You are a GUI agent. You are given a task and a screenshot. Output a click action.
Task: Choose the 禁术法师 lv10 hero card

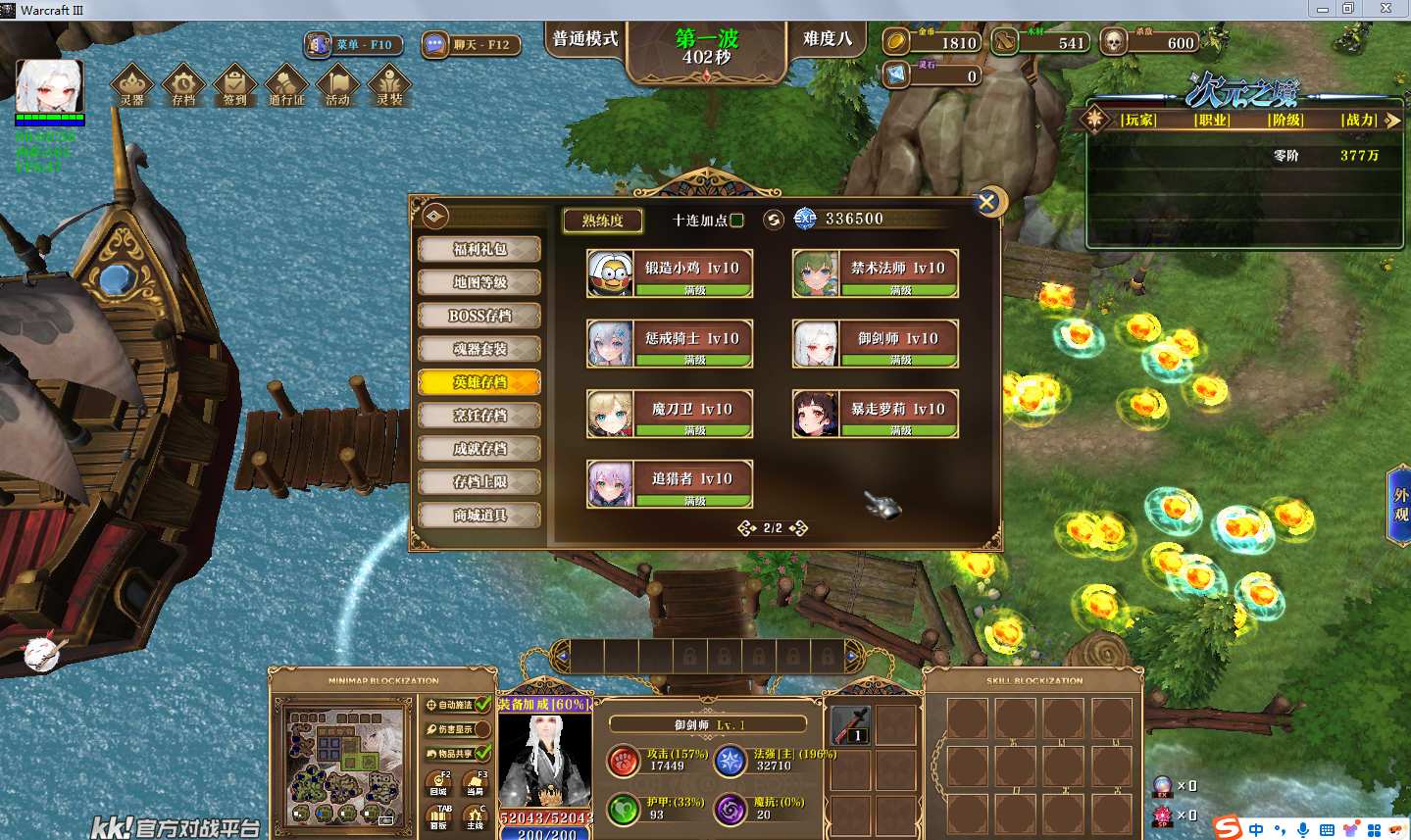pos(876,272)
